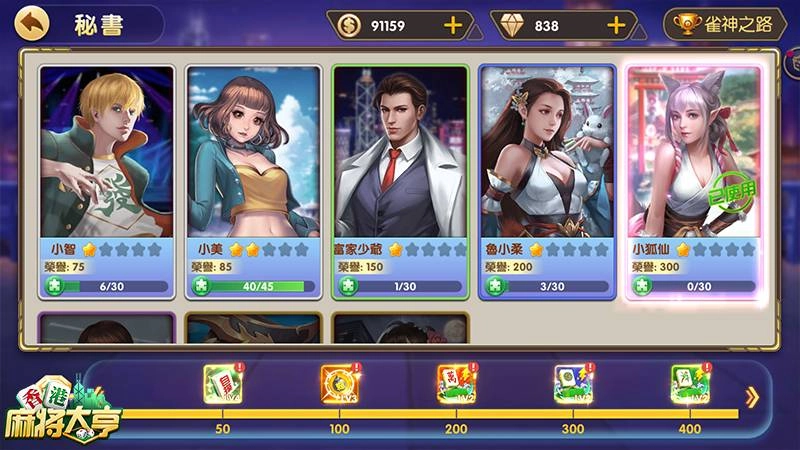
Task: Add glory points to 小智 with green plus
Action: (x=54, y=286)
